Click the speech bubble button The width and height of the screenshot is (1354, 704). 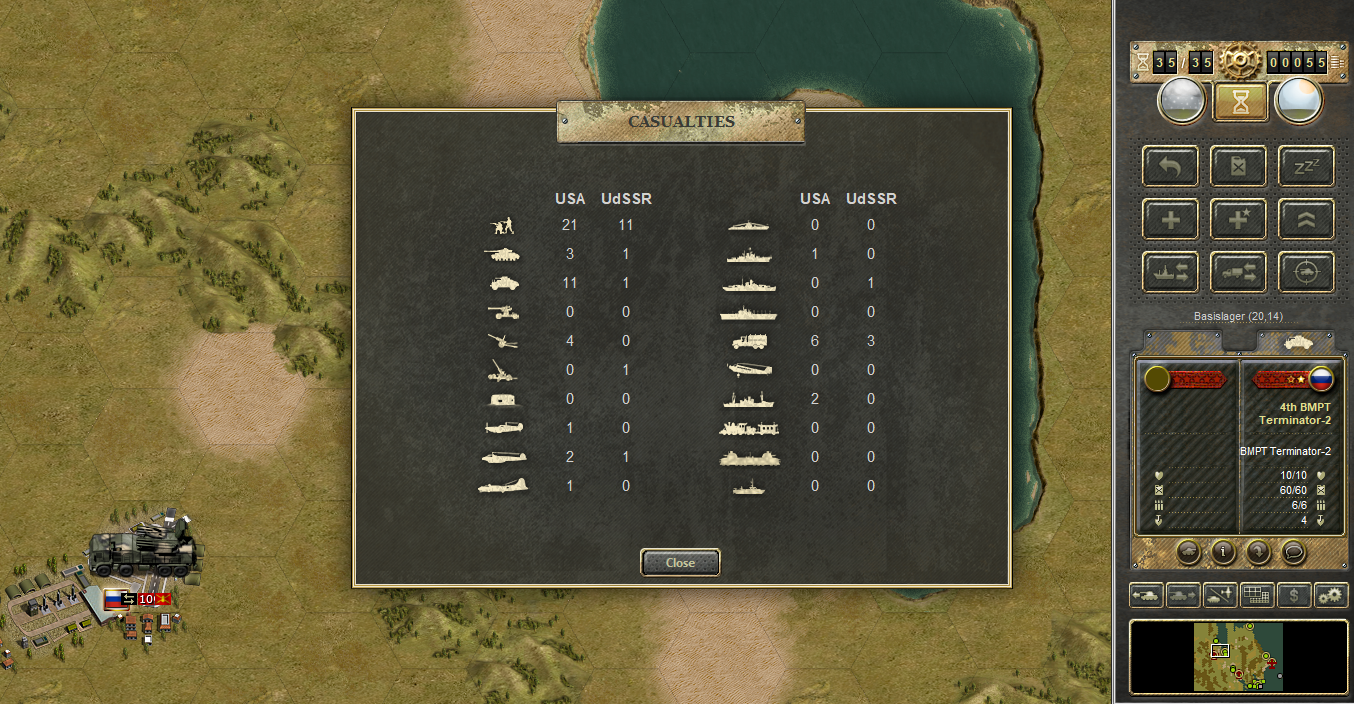point(1294,550)
